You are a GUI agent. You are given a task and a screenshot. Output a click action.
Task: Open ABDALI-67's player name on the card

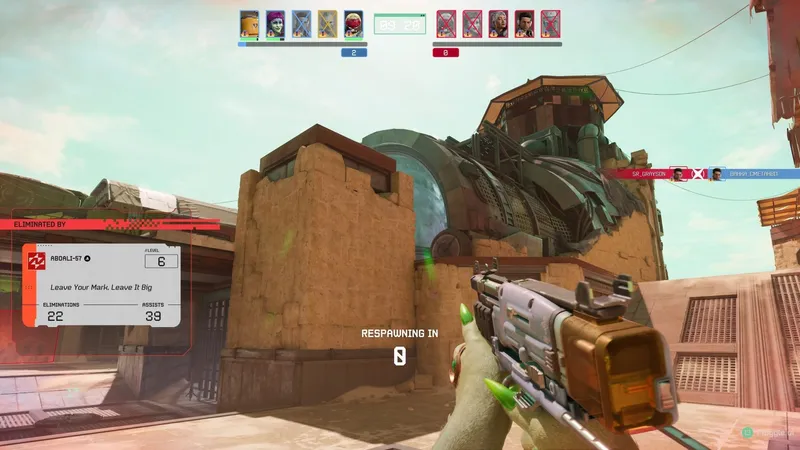tap(66, 258)
